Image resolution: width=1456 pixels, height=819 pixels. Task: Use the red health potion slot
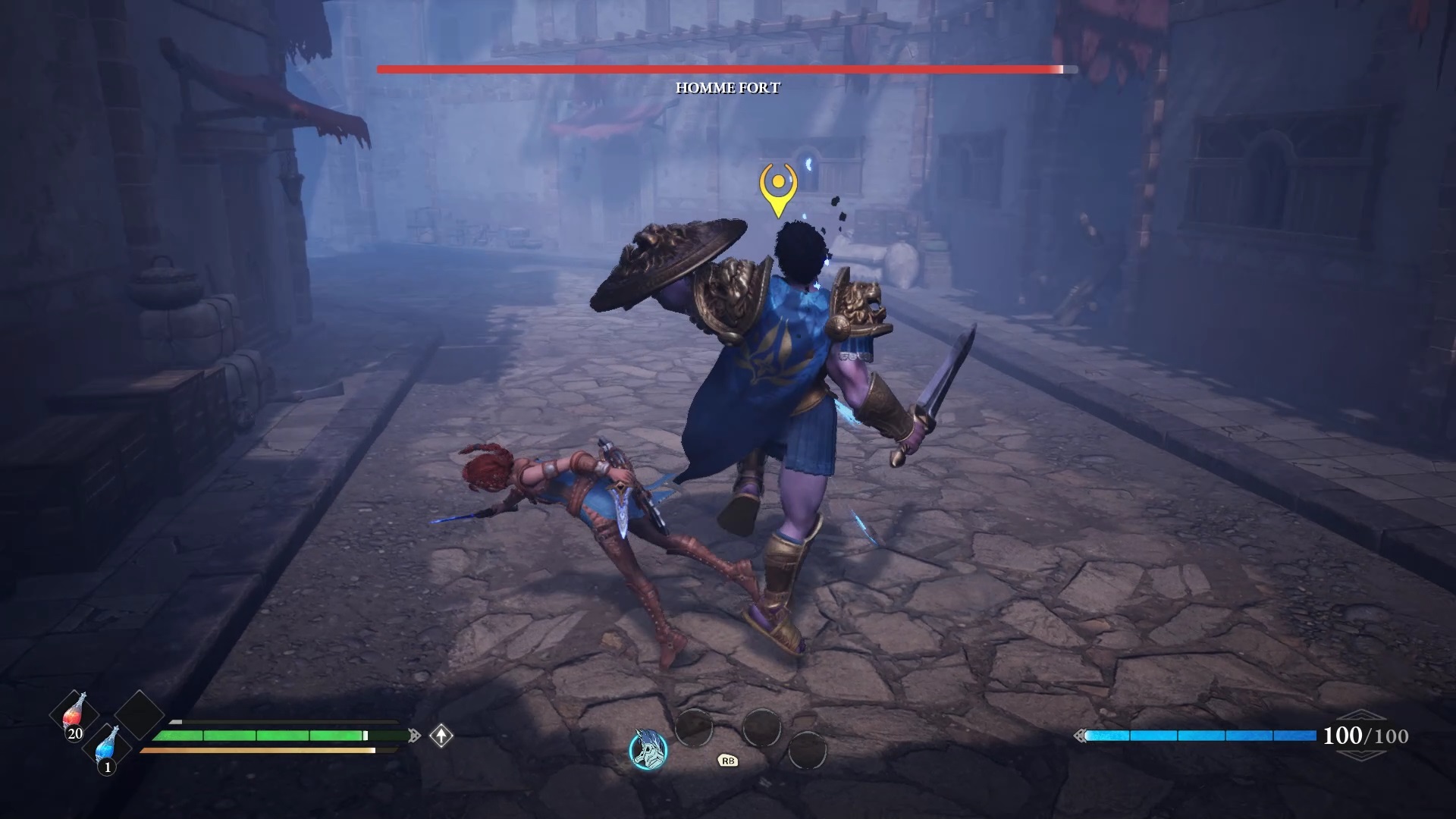pyautogui.click(x=74, y=714)
